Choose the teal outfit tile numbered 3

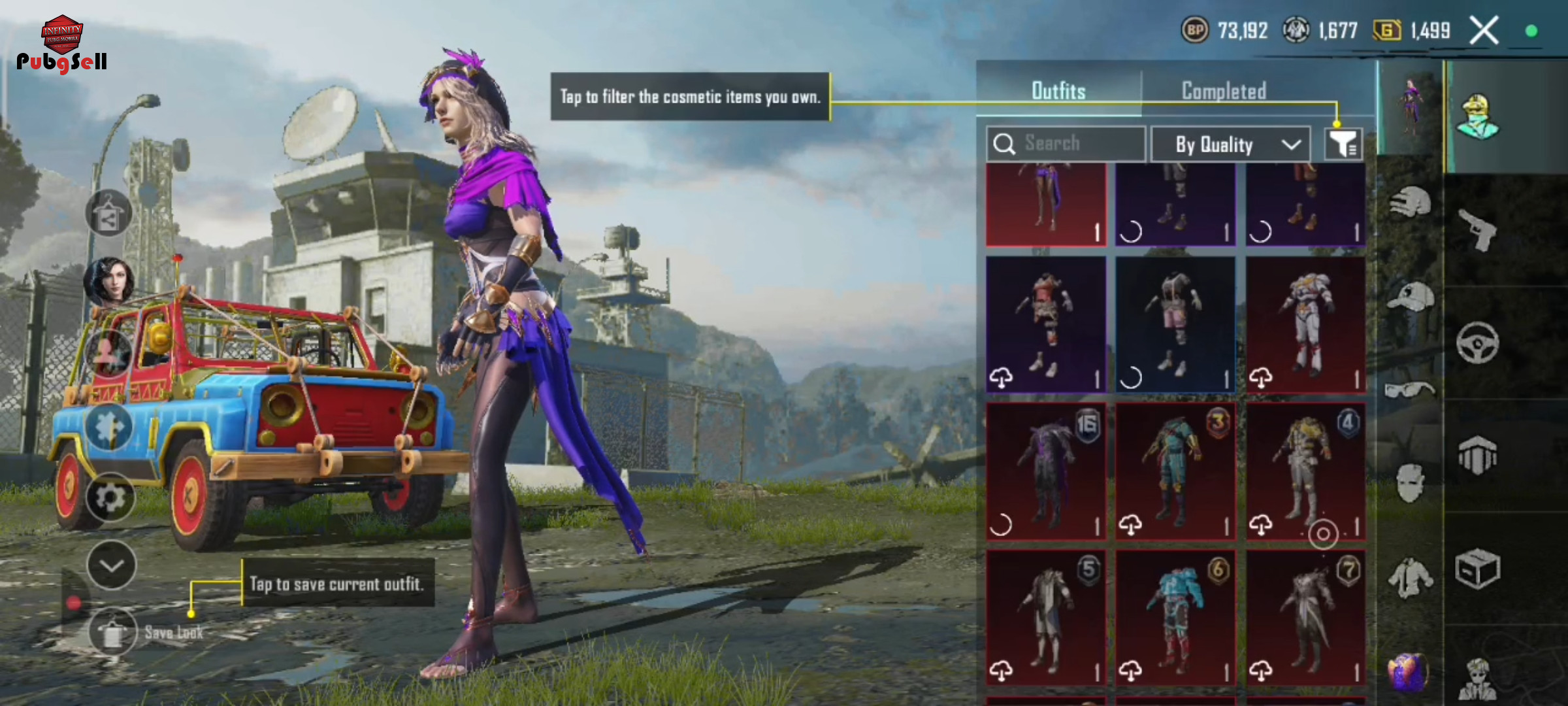coord(1175,472)
